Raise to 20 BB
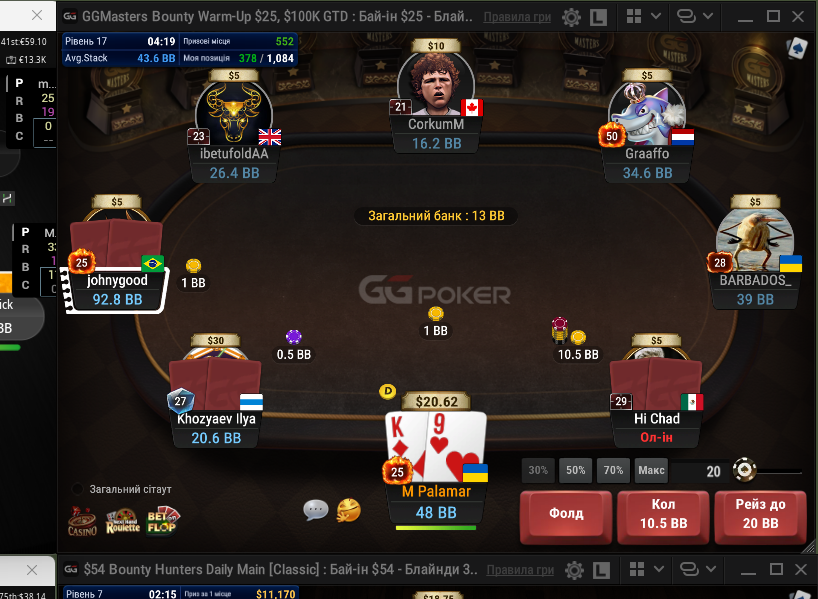The height and width of the screenshot is (599, 818). (759, 515)
